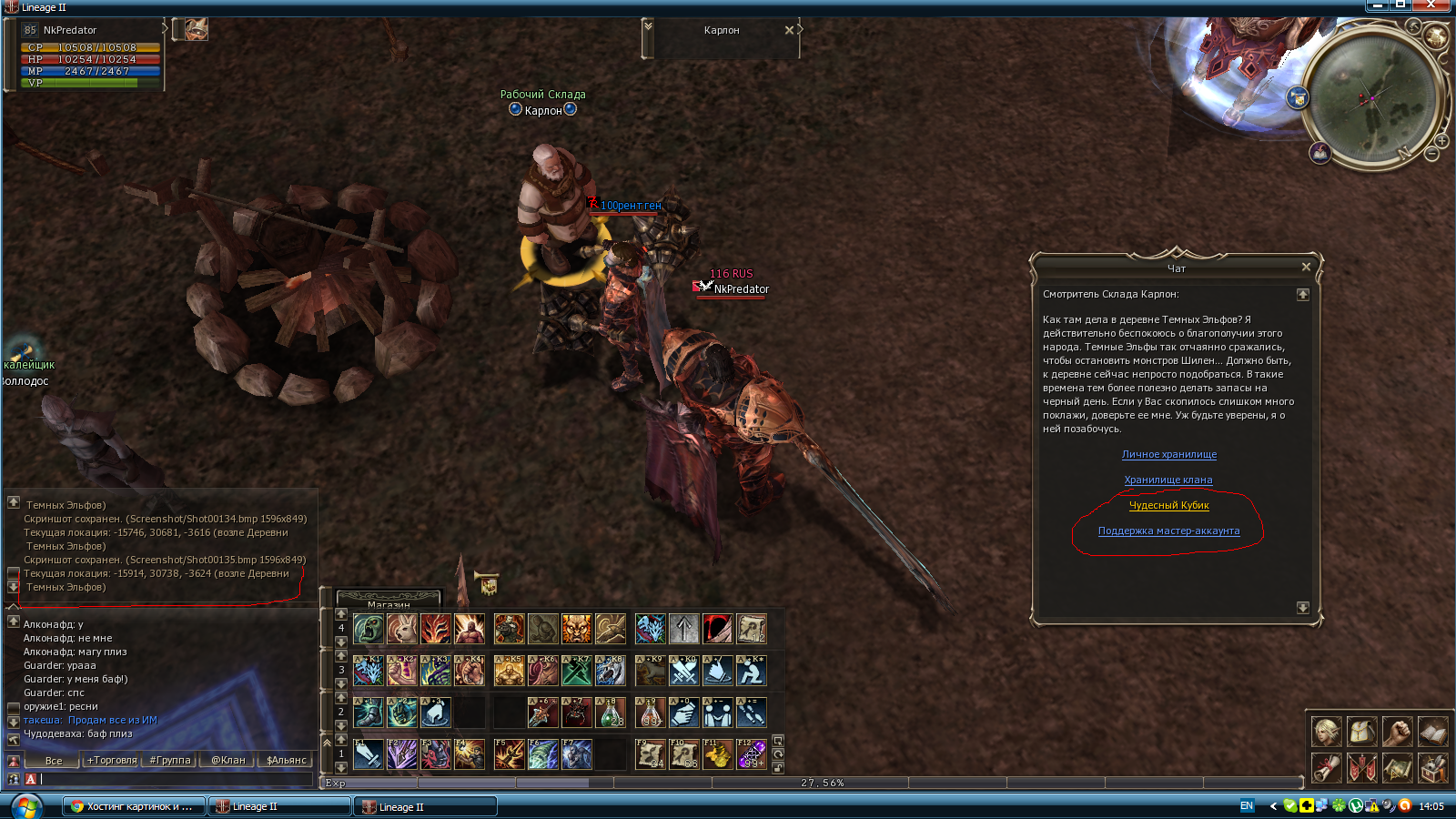Open the clan crossed banners menu icon
Viewport: 1456px width, 819px height.
pos(1361,768)
